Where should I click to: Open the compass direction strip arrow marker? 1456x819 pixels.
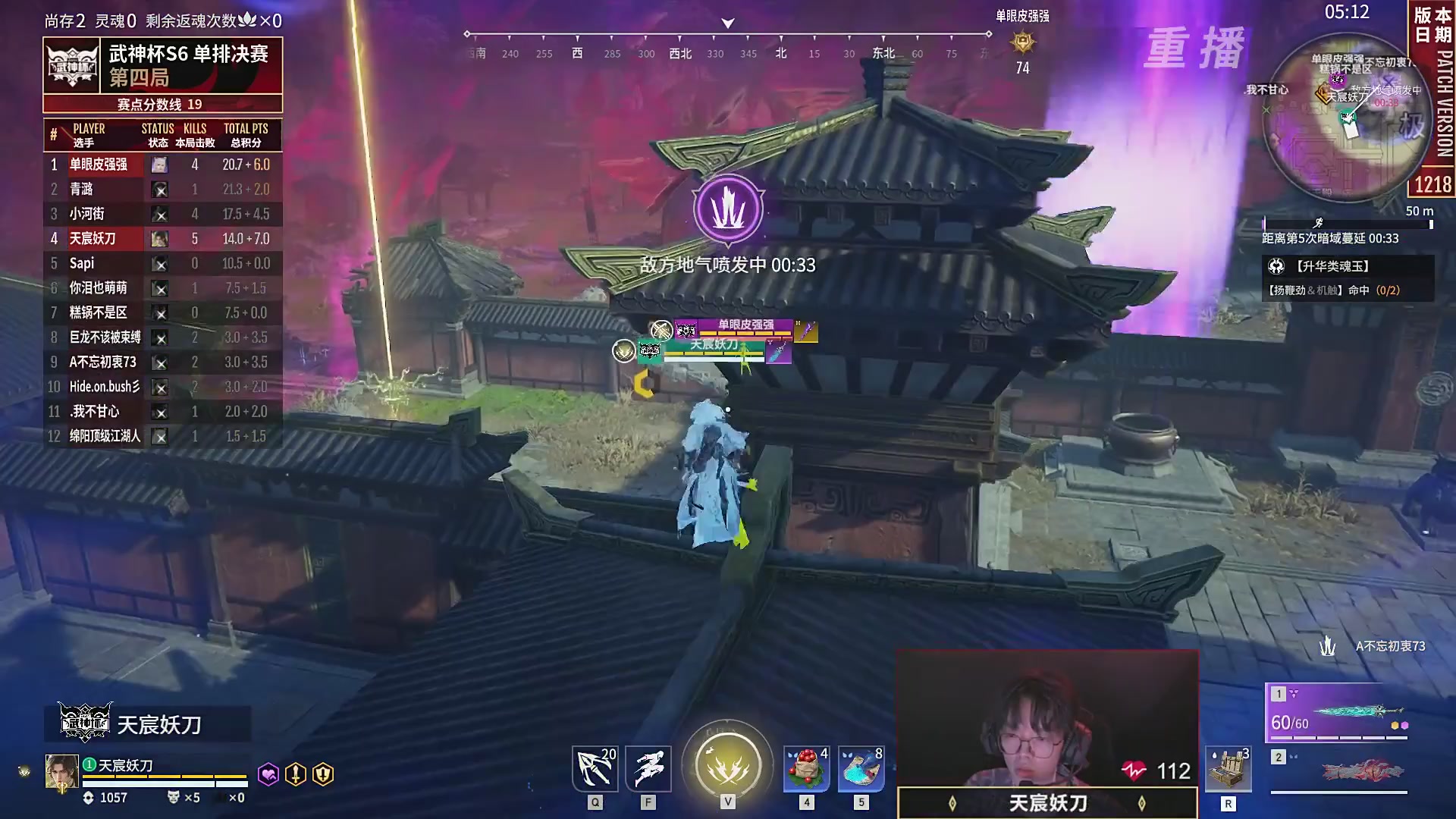(x=726, y=23)
